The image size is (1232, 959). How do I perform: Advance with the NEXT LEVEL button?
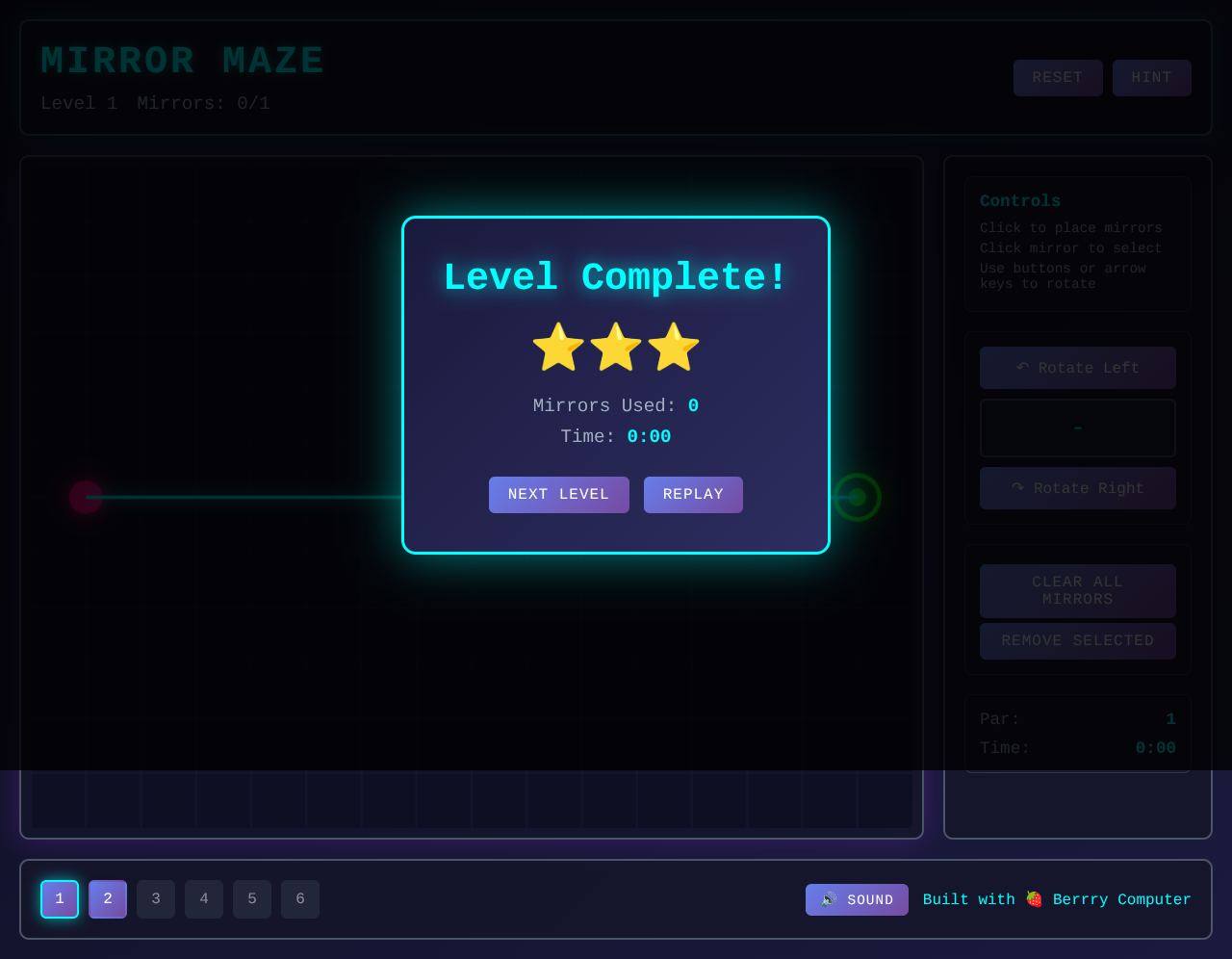558,494
